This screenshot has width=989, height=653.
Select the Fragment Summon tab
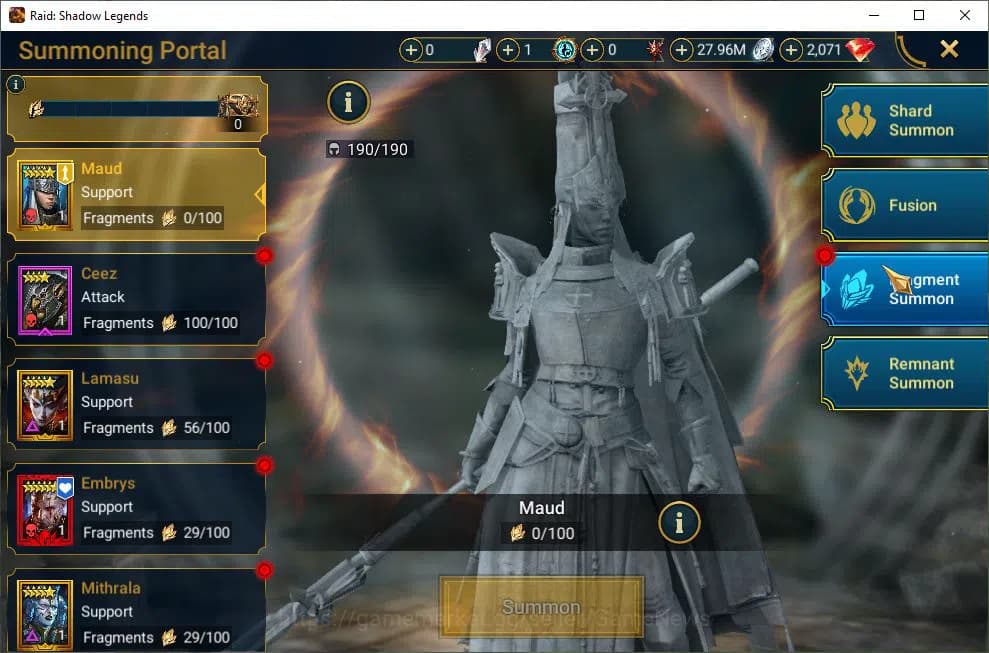tap(904, 289)
